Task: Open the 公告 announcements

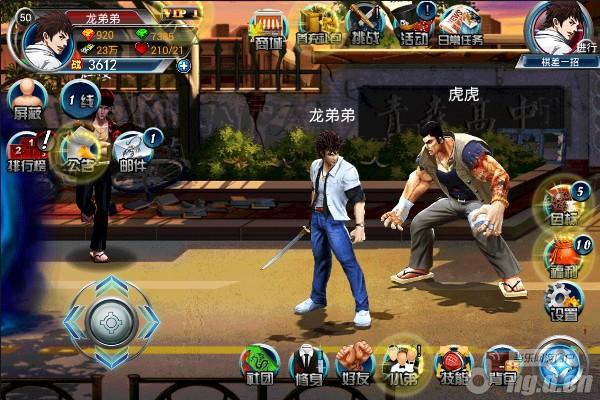Action: pyautogui.click(x=80, y=152)
